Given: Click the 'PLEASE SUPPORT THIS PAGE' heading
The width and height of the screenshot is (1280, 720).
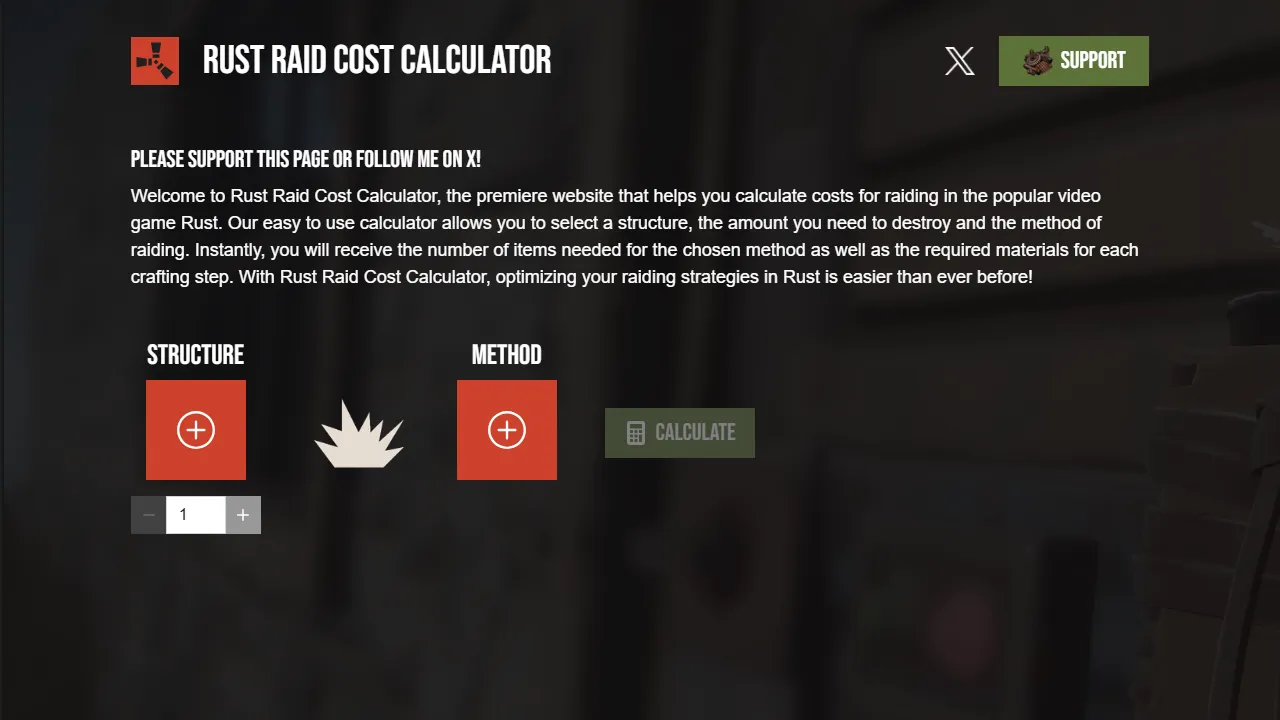Looking at the screenshot, I should click(305, 158).
